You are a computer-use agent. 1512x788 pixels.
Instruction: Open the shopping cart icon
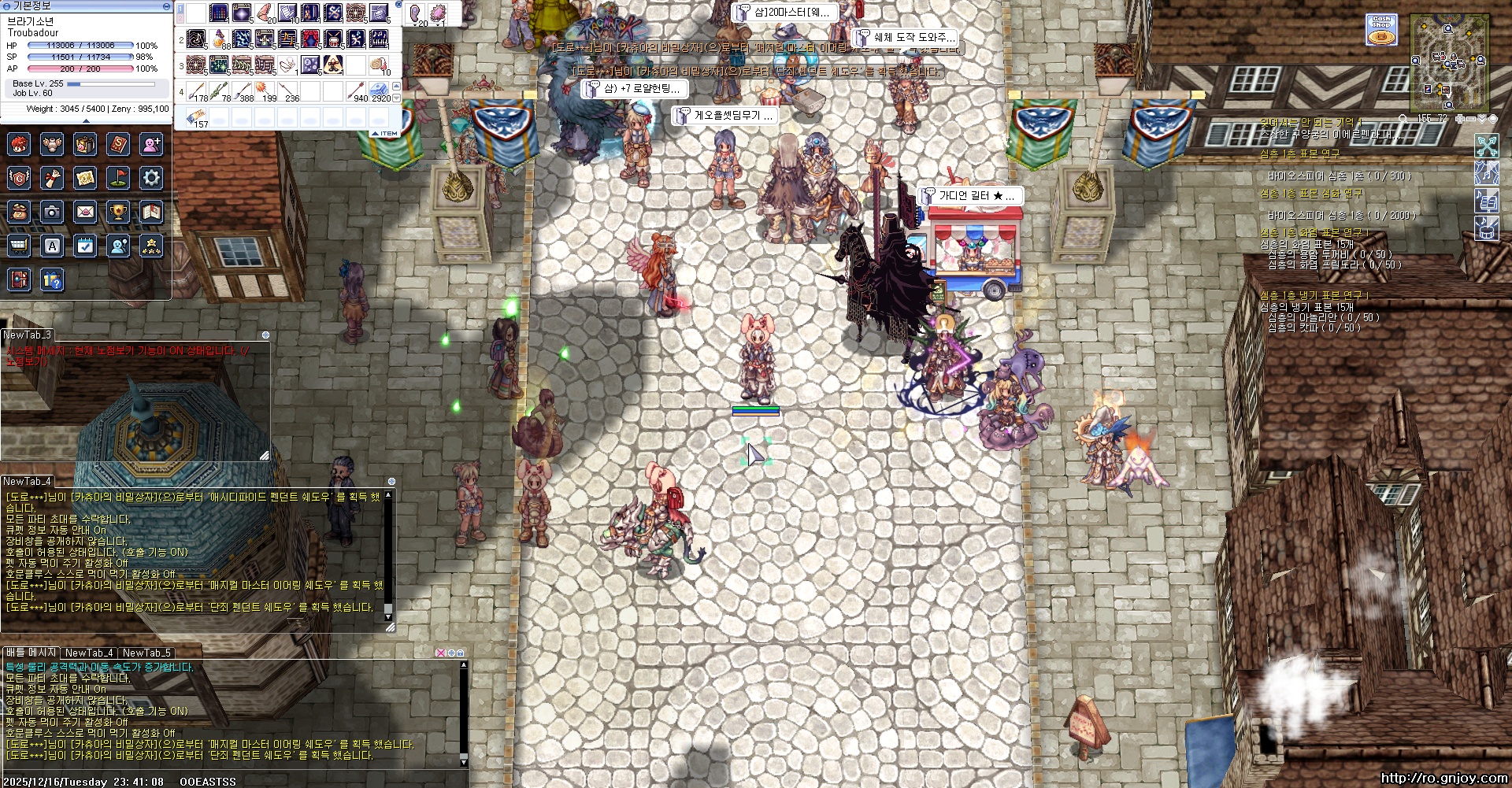[19, 246]
